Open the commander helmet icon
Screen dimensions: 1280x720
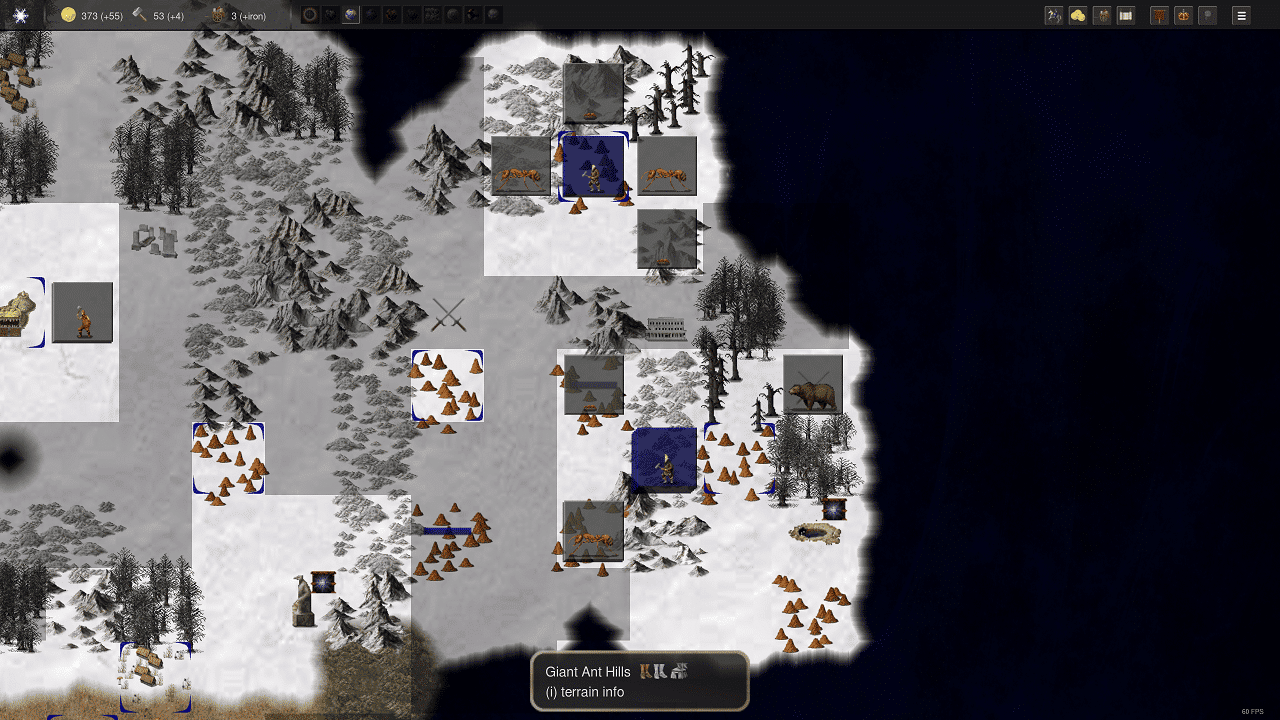(1102, 15)
